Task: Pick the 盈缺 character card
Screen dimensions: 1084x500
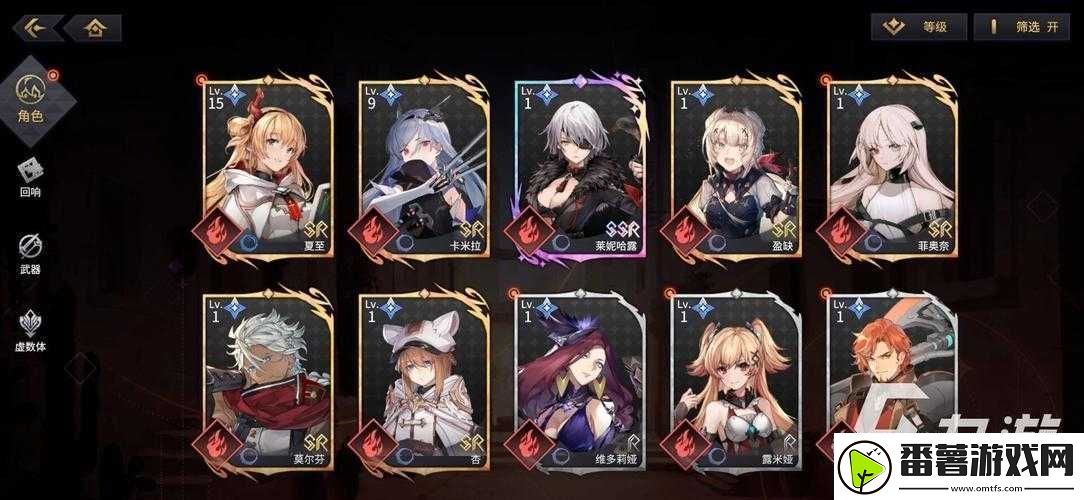Action: click(x=736, y=167)
